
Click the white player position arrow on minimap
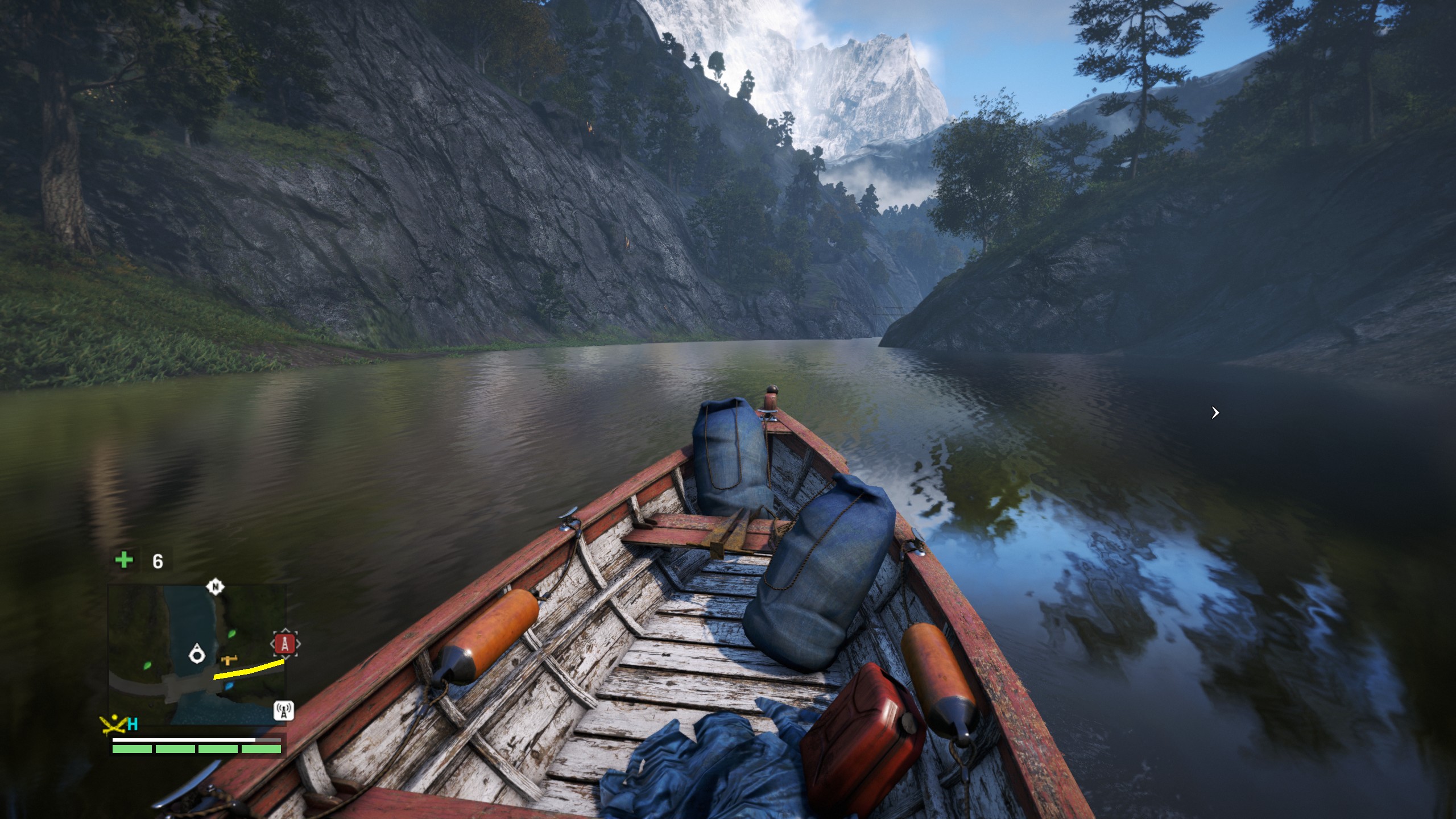coord(197,653)
